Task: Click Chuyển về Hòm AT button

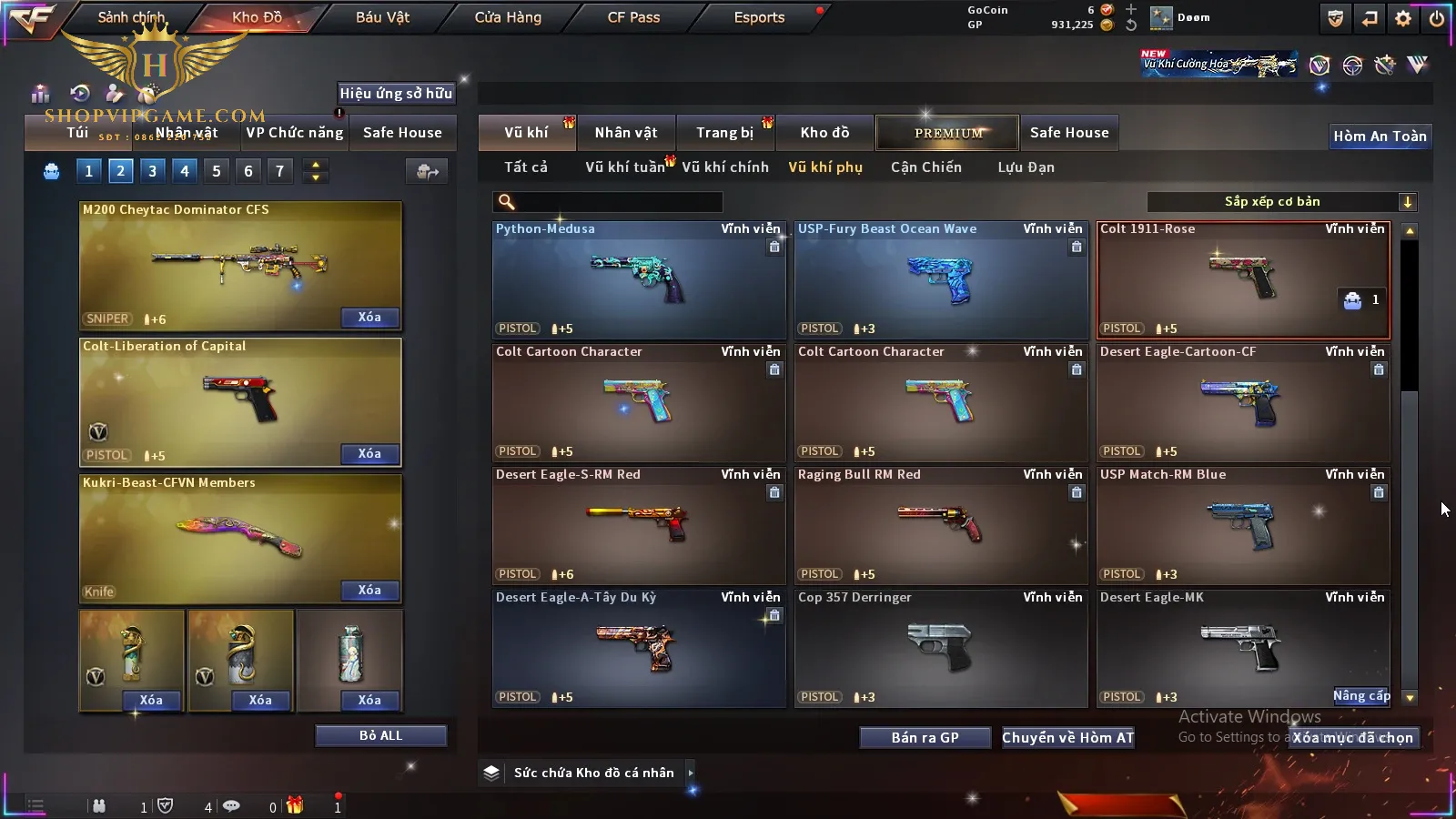Action: [1067, 738]
